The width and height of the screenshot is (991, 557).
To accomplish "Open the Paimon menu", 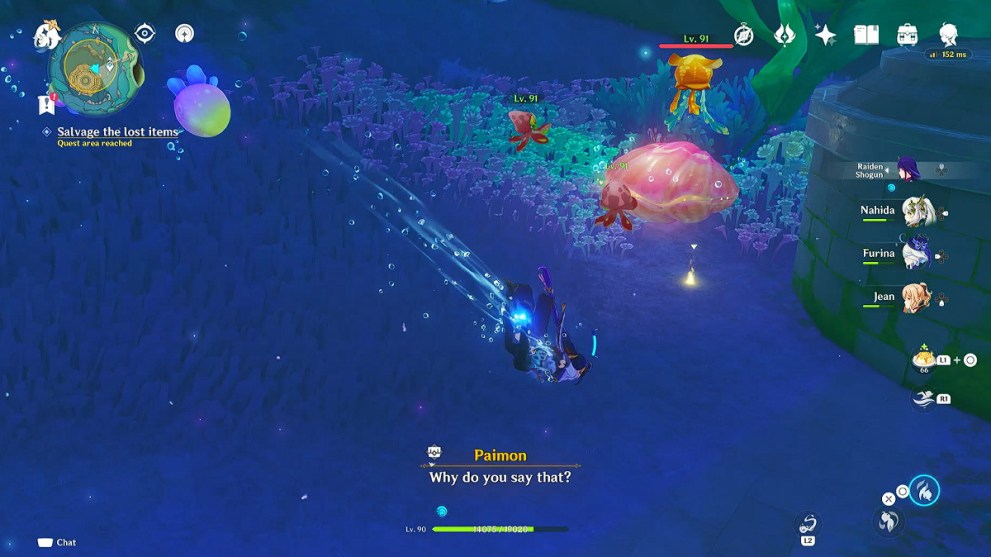I will (45, 35).
